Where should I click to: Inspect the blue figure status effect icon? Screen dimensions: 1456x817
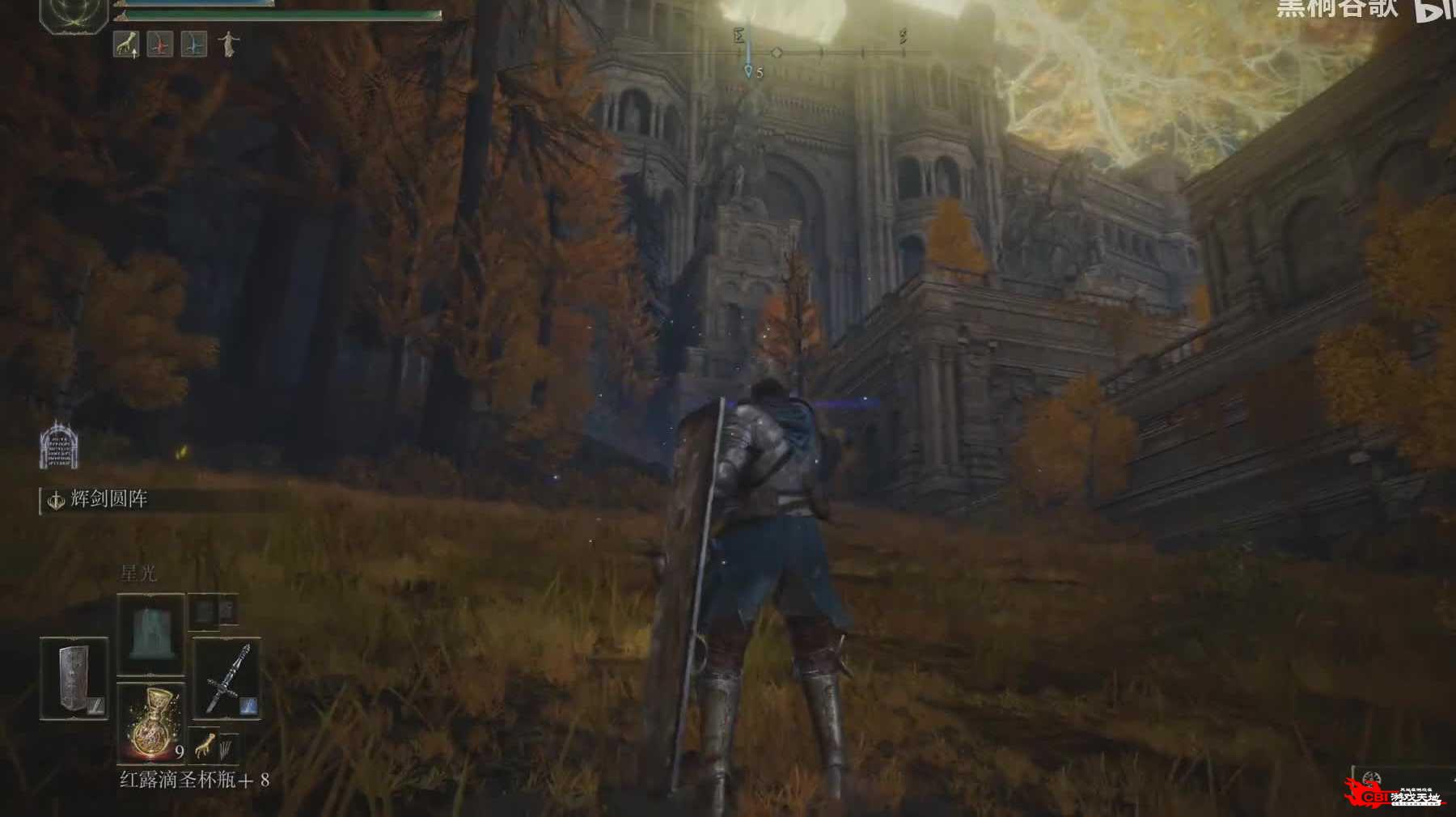tap(193, 44)
